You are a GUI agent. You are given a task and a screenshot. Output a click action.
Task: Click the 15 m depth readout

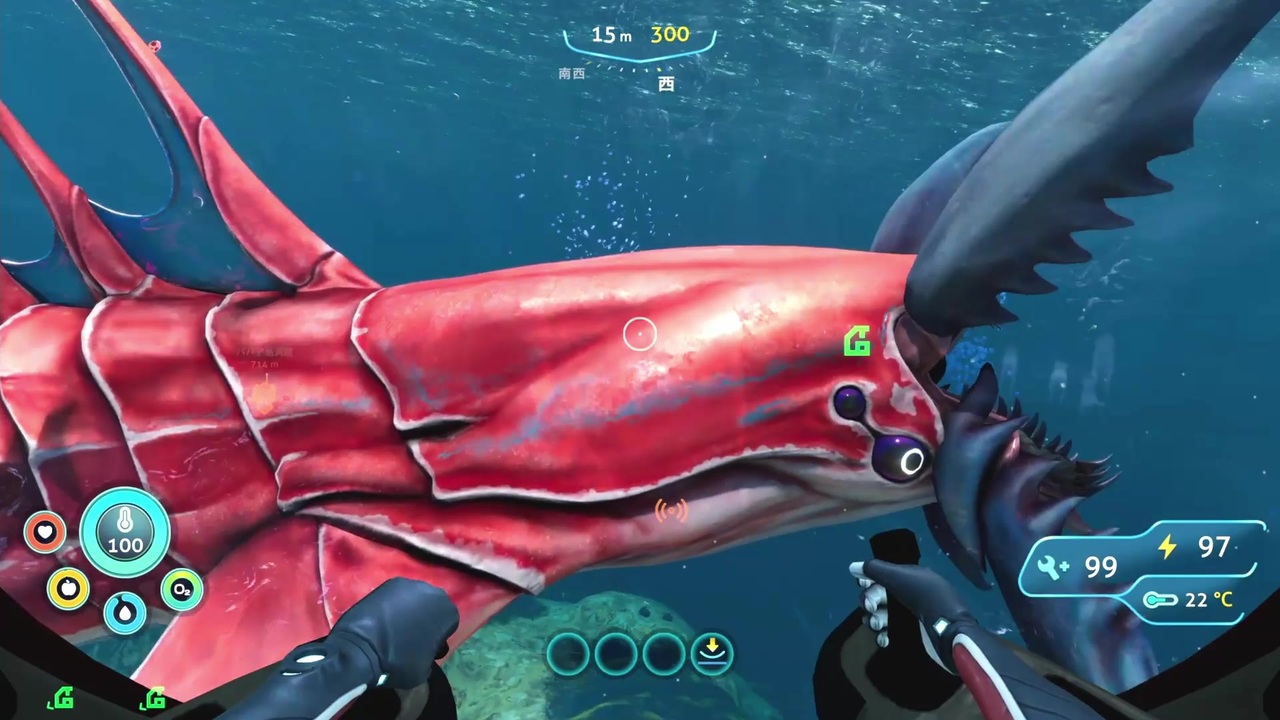point(610,35)
